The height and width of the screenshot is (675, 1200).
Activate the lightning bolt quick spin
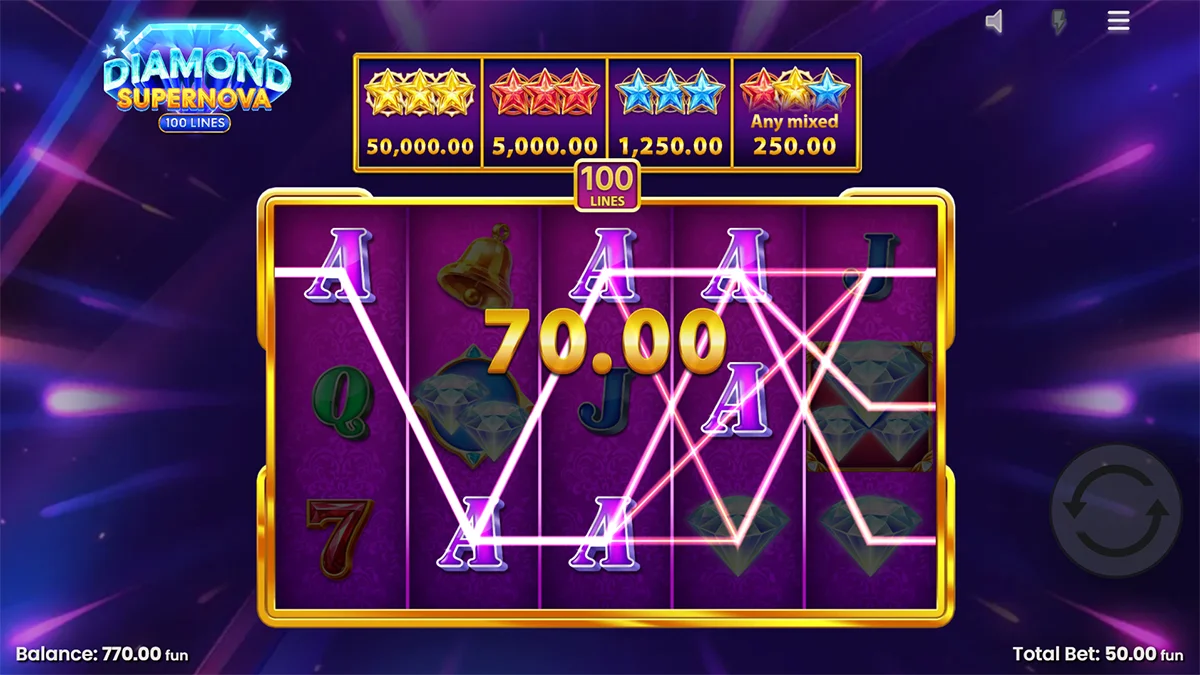tap(1057, 22)
